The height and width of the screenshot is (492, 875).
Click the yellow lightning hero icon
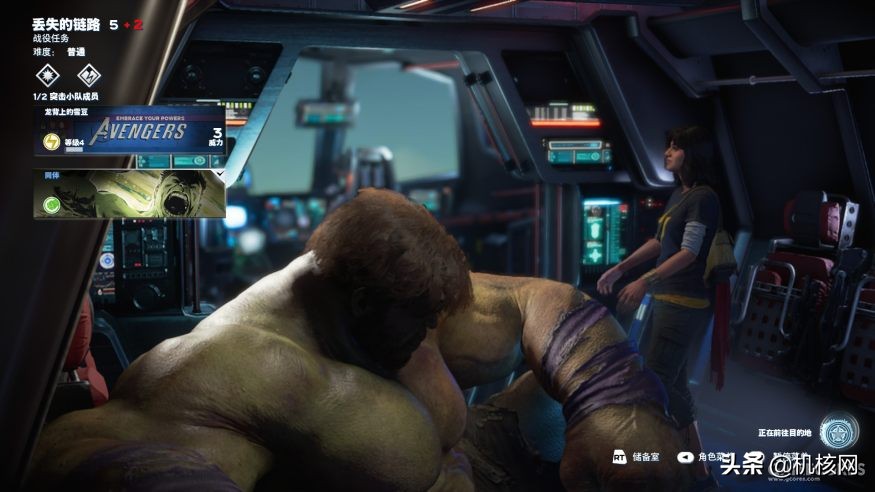pos(51,142)
